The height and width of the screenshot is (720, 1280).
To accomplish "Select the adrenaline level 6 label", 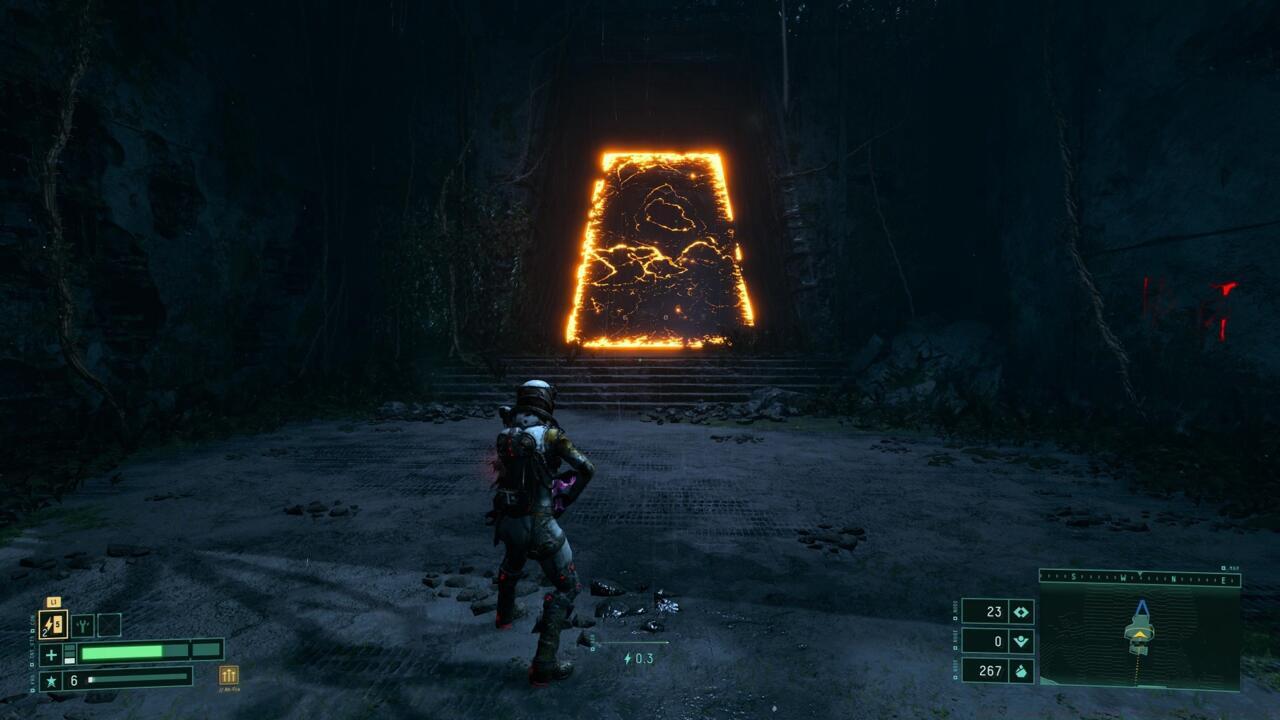I will click(74, 679).
